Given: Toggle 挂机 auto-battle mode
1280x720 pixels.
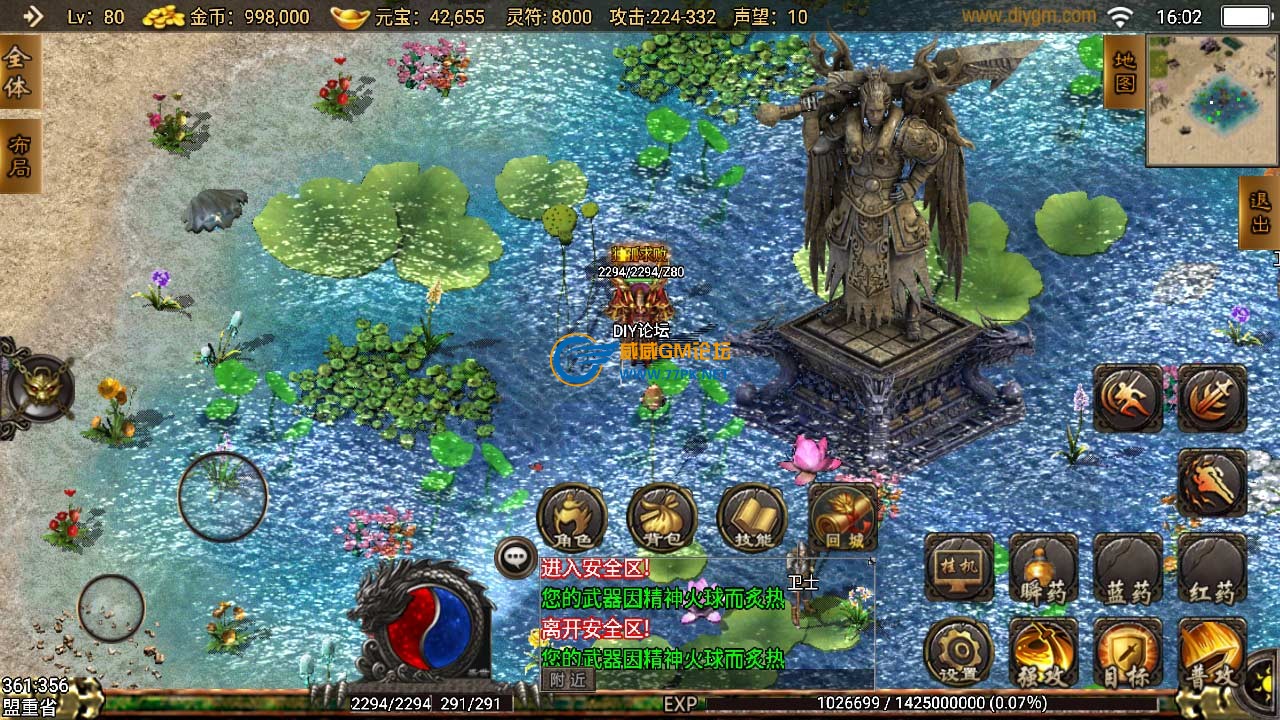Looking at the screenshot, I should [959, 568].
